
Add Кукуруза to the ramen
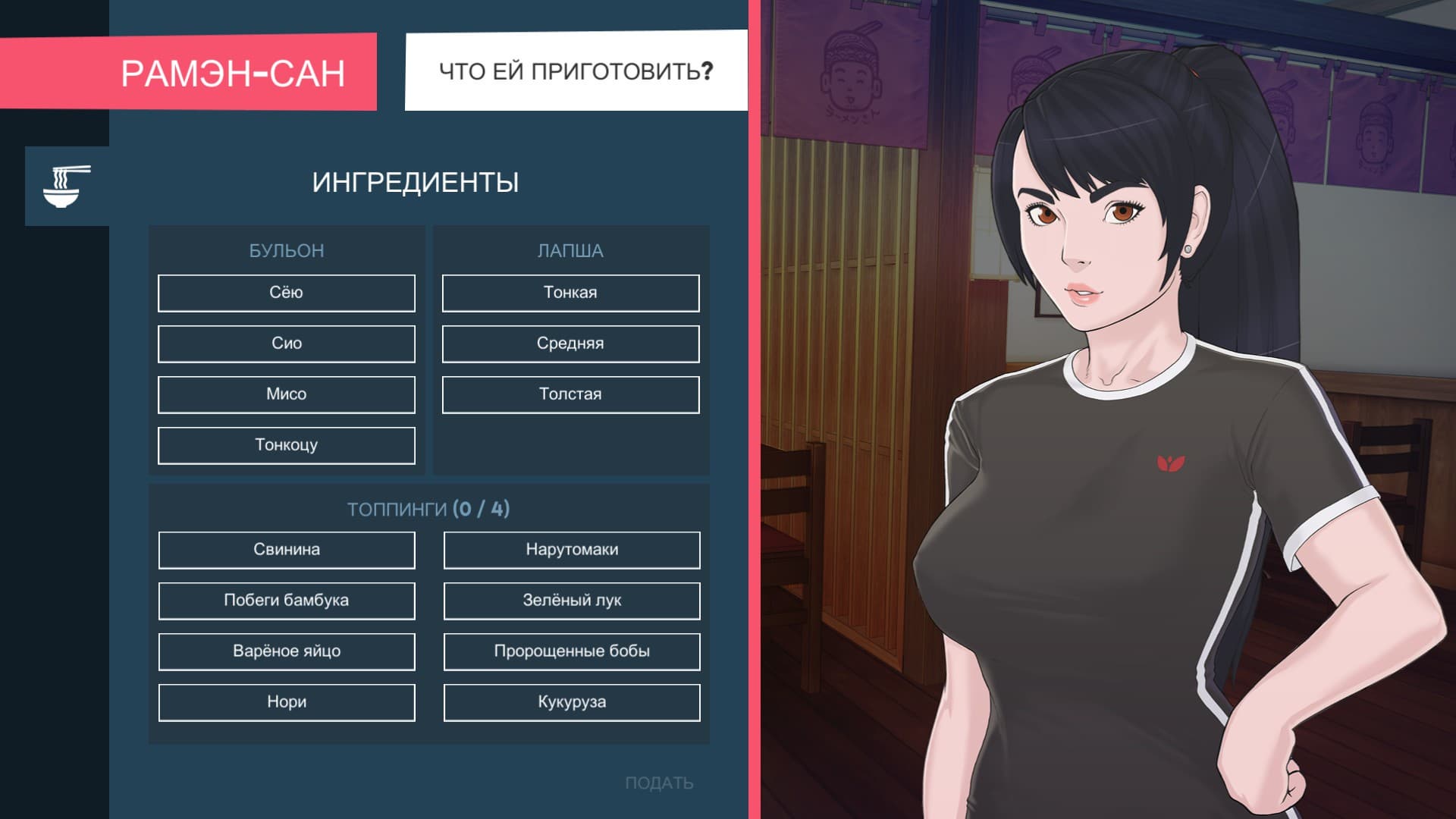[x=570, y=702]
